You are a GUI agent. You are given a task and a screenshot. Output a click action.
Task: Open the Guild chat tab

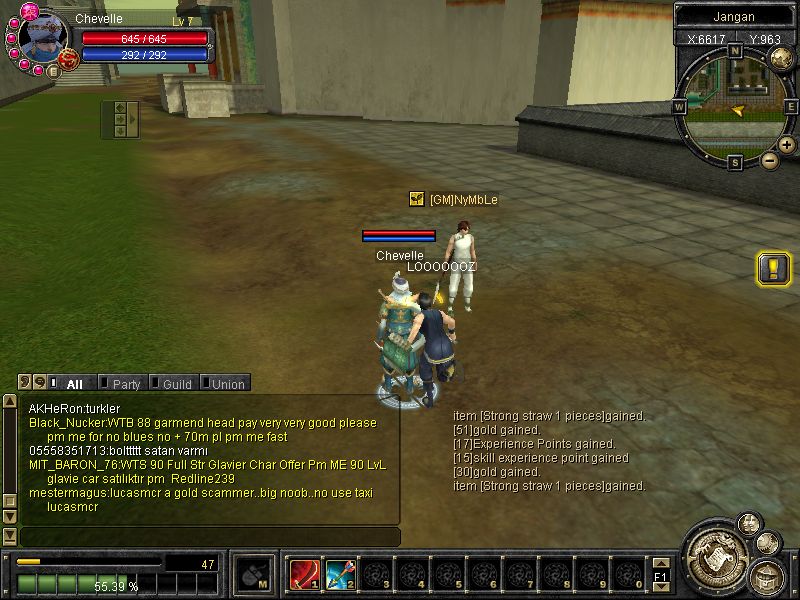(x=176, y=384)
